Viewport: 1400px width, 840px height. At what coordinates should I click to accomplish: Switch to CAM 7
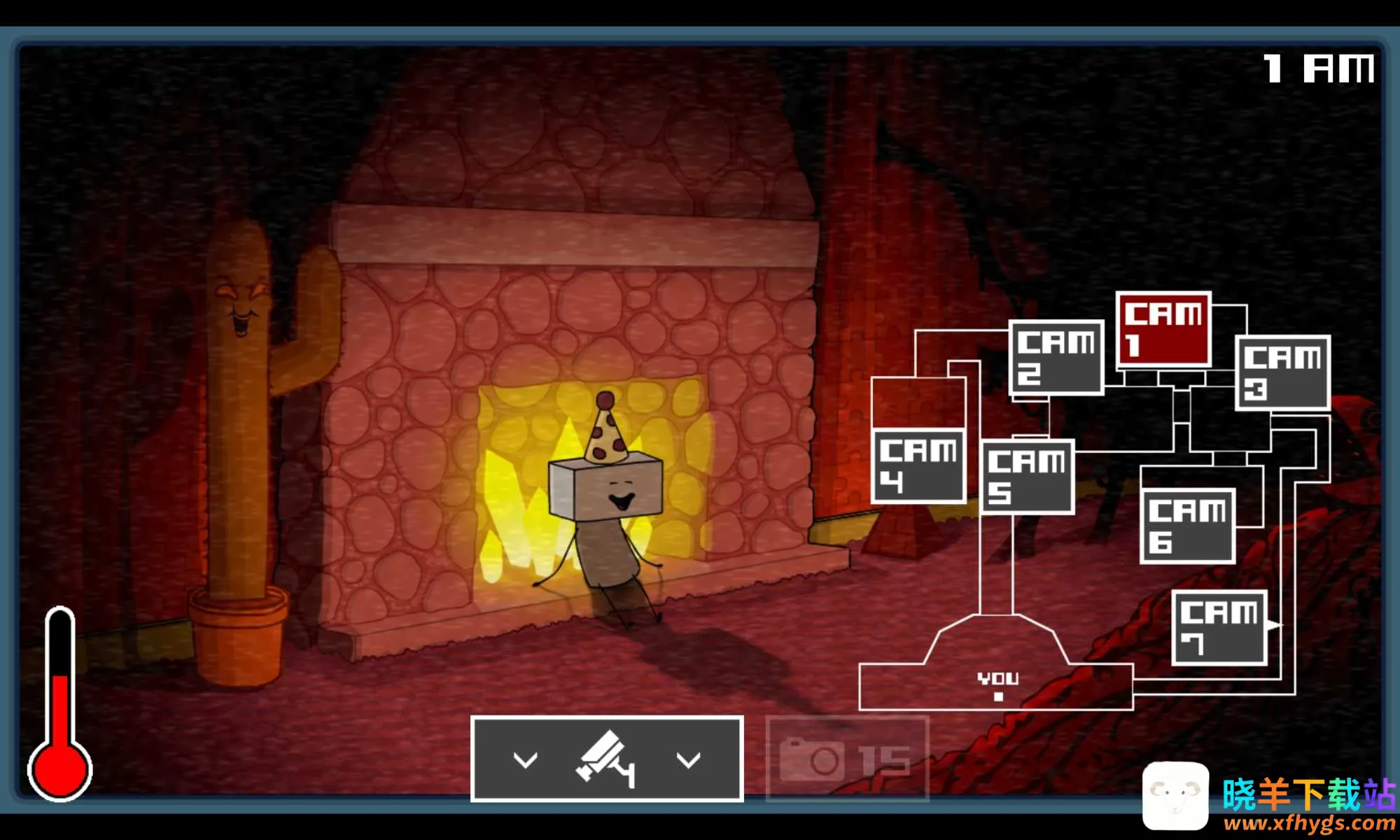(x=1219, y=628)
